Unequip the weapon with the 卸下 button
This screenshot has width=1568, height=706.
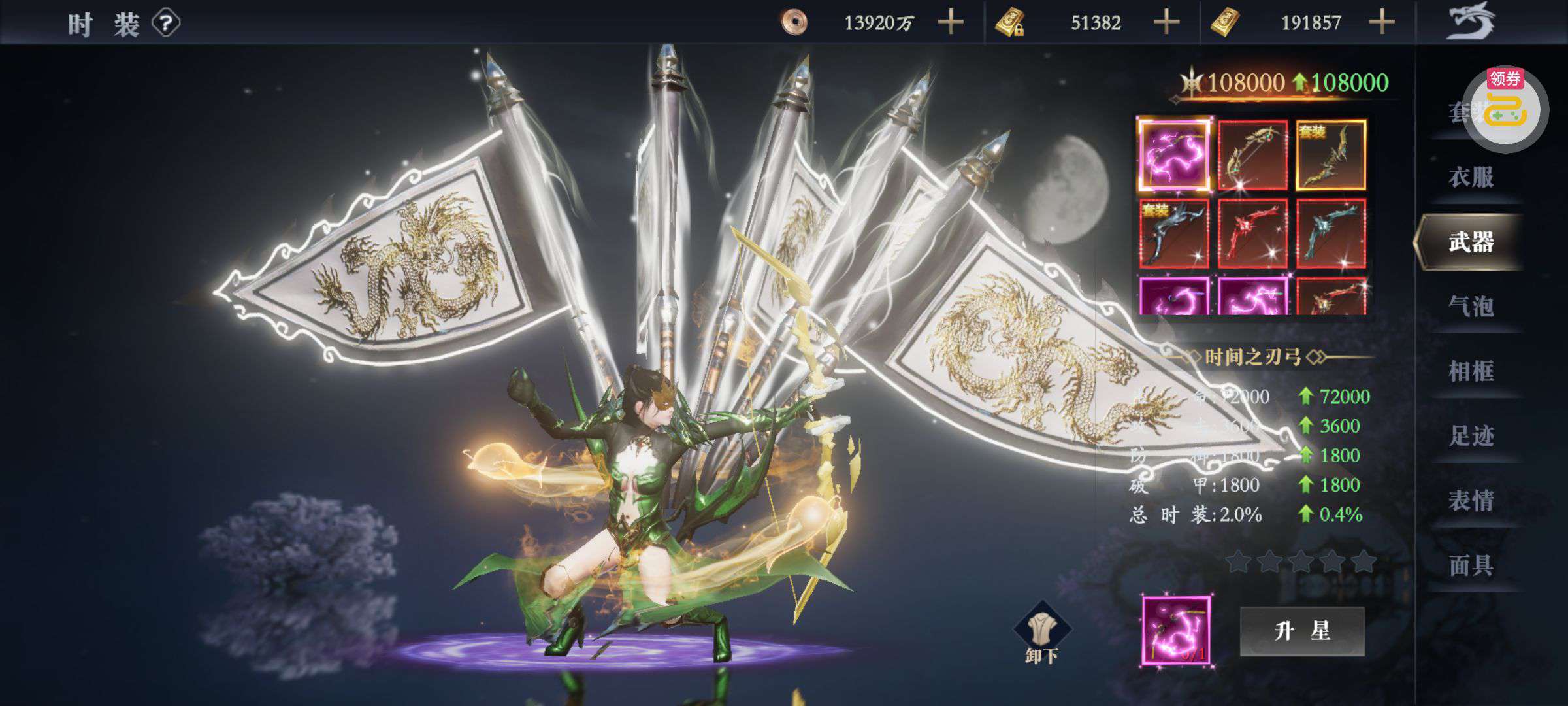[1042, 633]
